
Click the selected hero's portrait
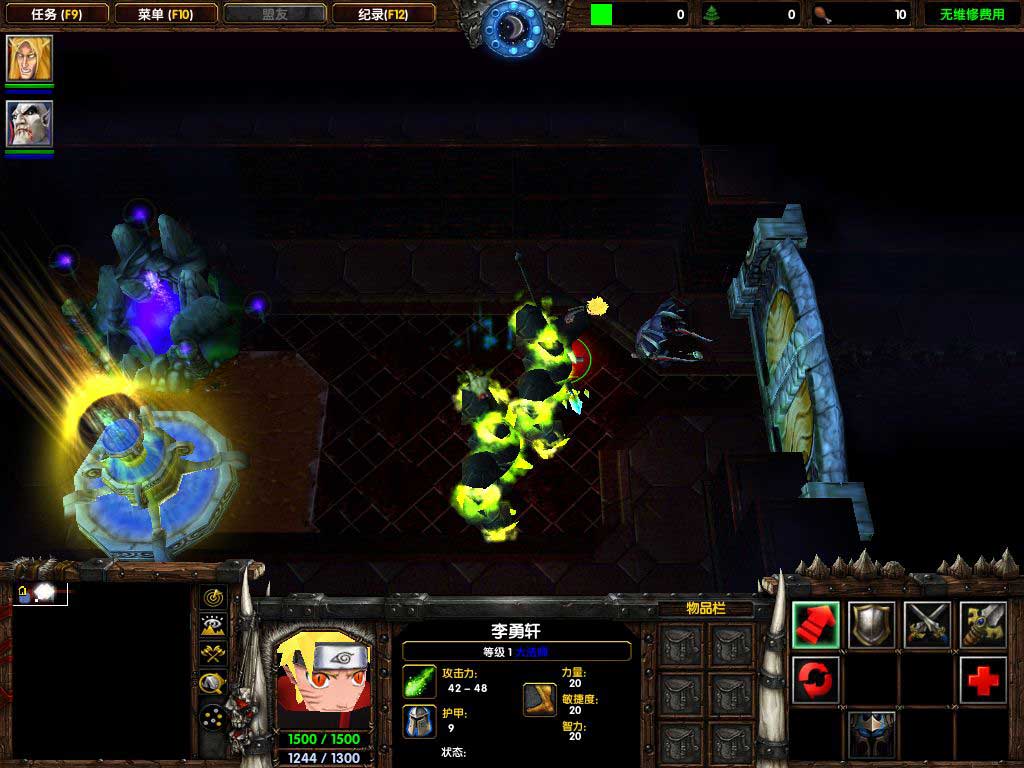point(318,680)
